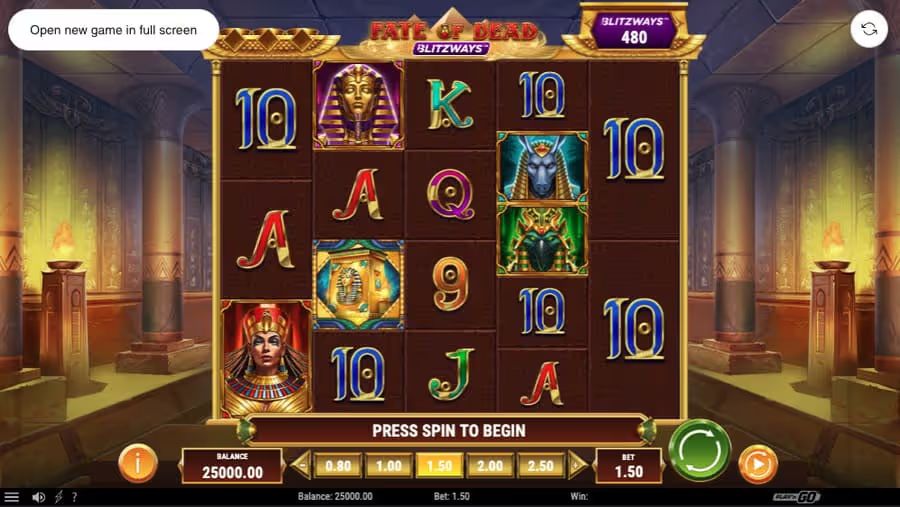900x507 pixels.
Task: Pick the 2.50 bet option
Action: (x=540, y=465)
